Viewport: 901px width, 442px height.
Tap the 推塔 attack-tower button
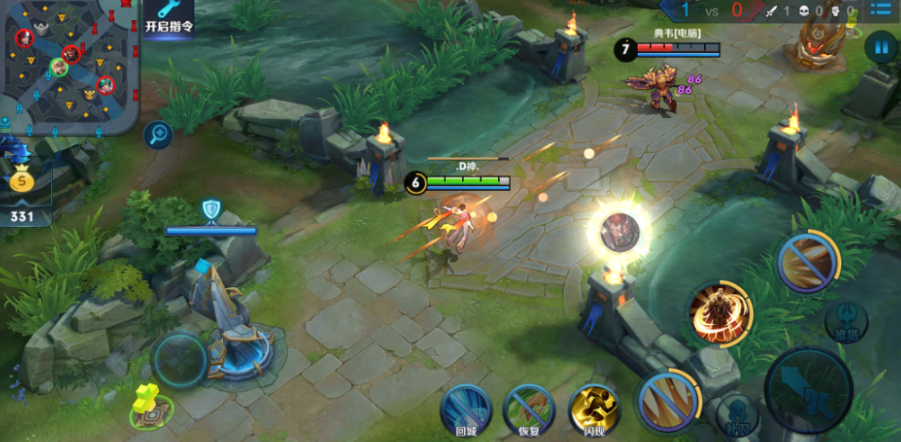coord(846,320)
